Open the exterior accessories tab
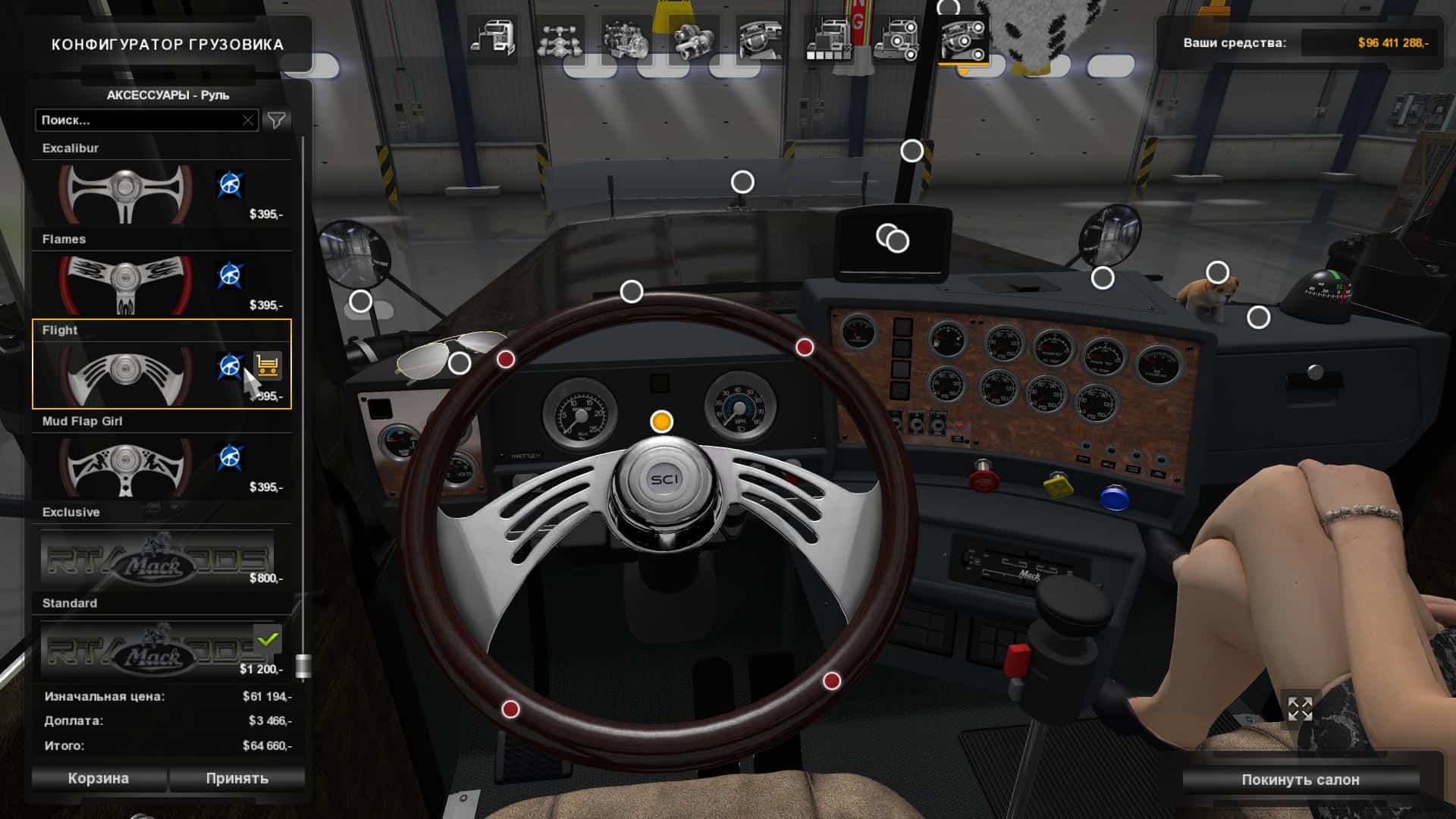Screen dimensions: 1456x819 896,38
